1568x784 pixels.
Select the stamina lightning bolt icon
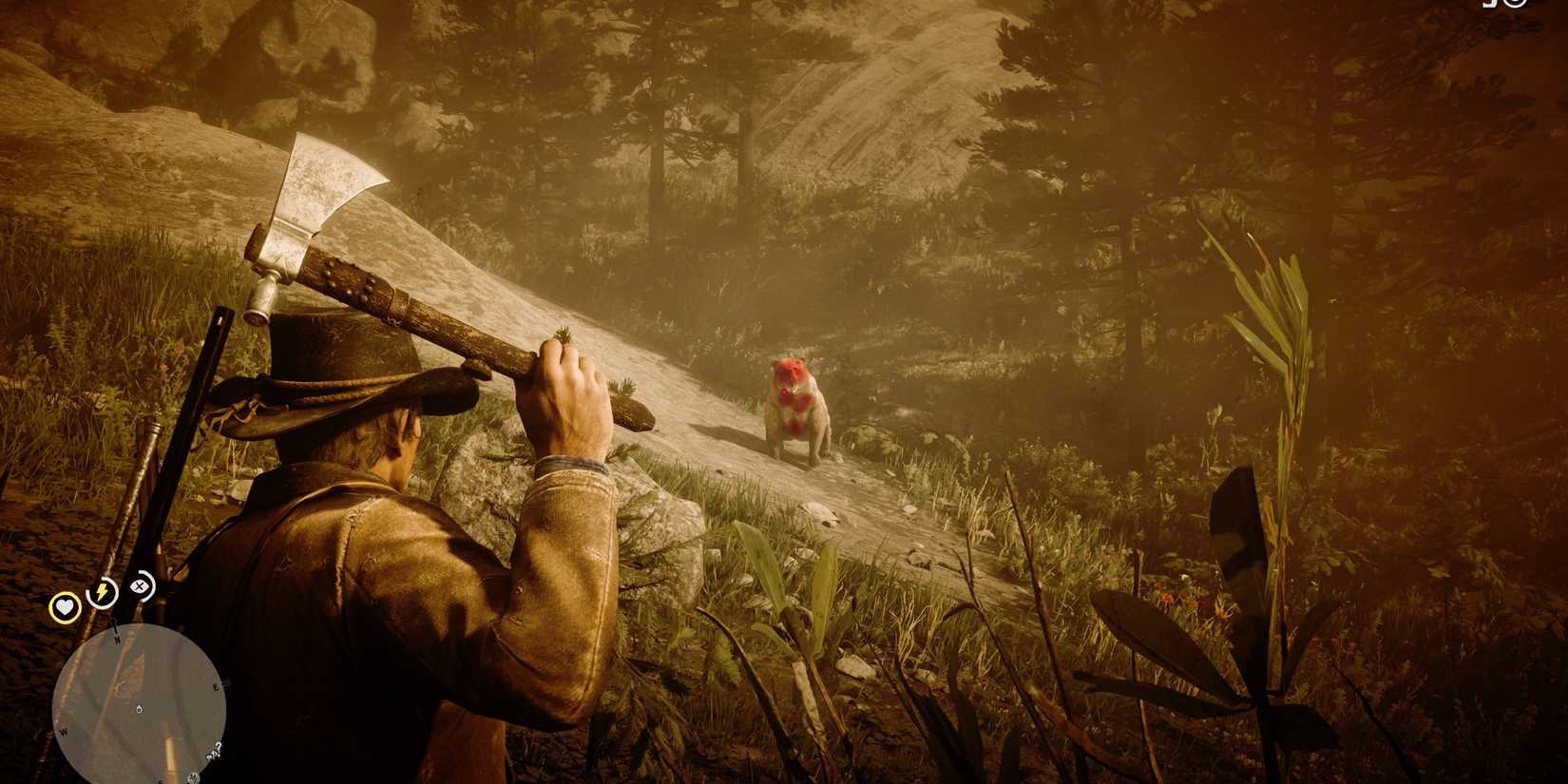pyautogui.click(x=101, y=591)
